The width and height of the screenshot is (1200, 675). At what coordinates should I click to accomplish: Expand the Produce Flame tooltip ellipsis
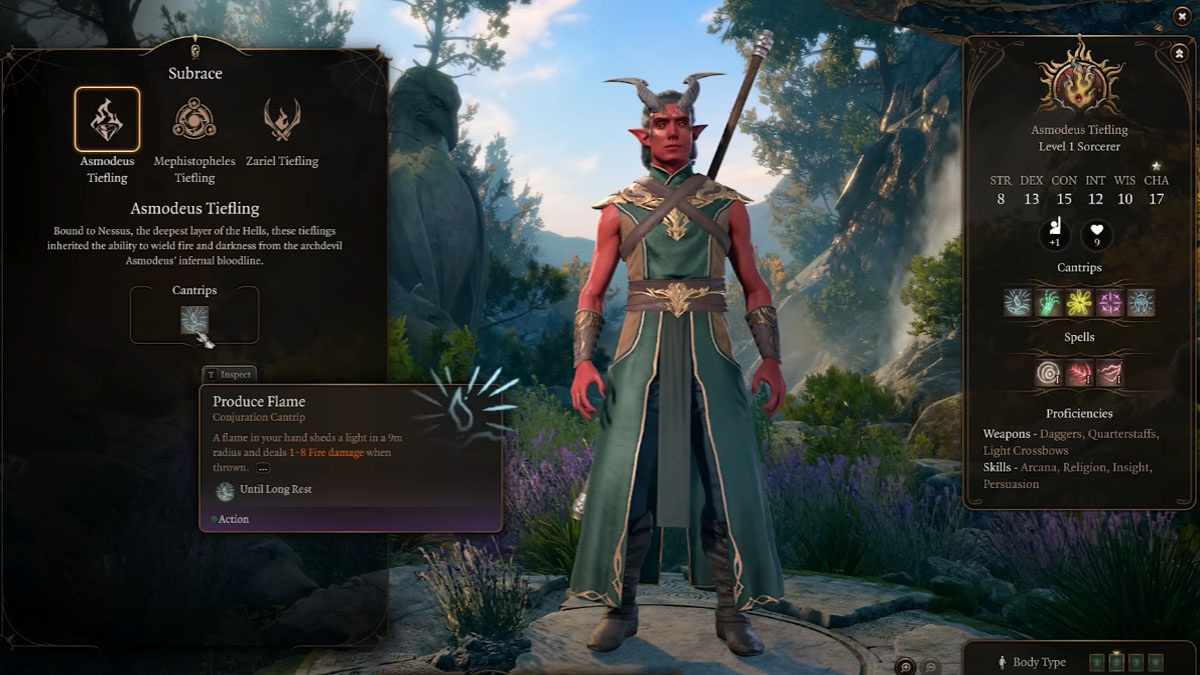pyautogui.click(x=263, y=468)
